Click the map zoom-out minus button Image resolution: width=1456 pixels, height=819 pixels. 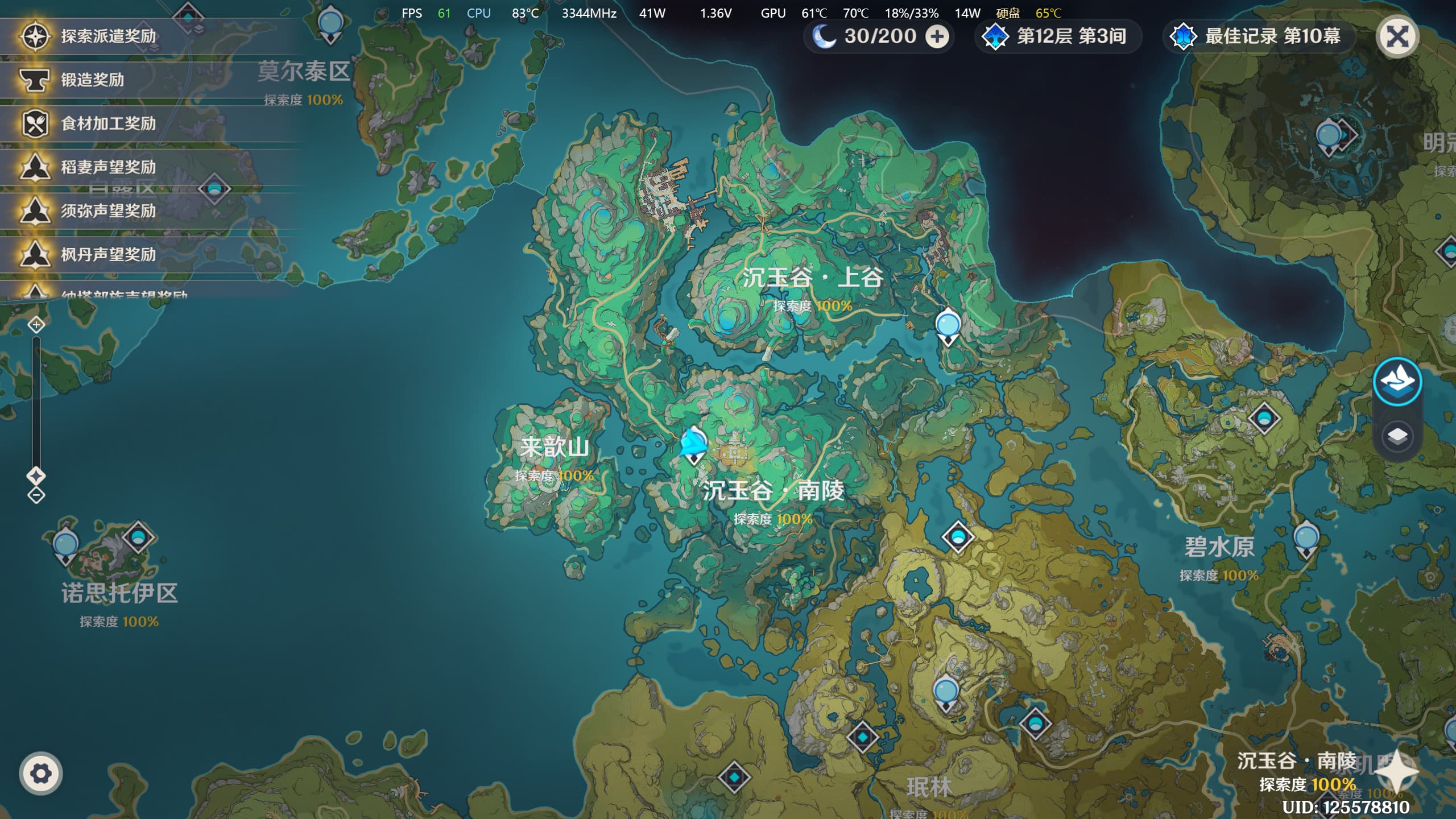36,495
